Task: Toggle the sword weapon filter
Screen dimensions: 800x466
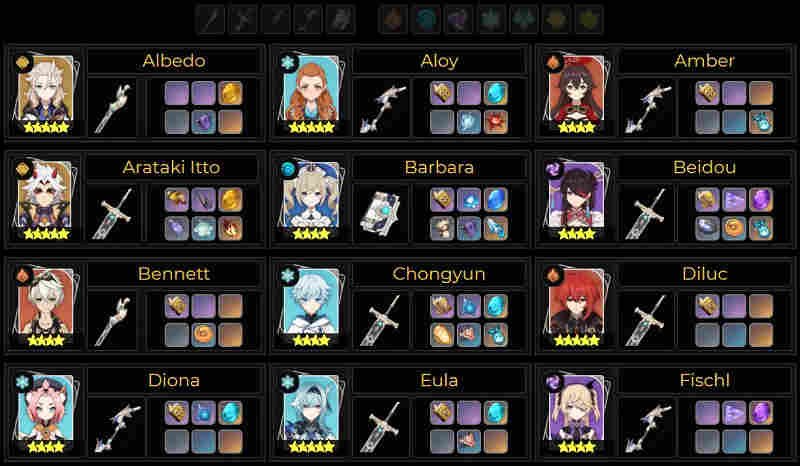Action: pos(211,19)
